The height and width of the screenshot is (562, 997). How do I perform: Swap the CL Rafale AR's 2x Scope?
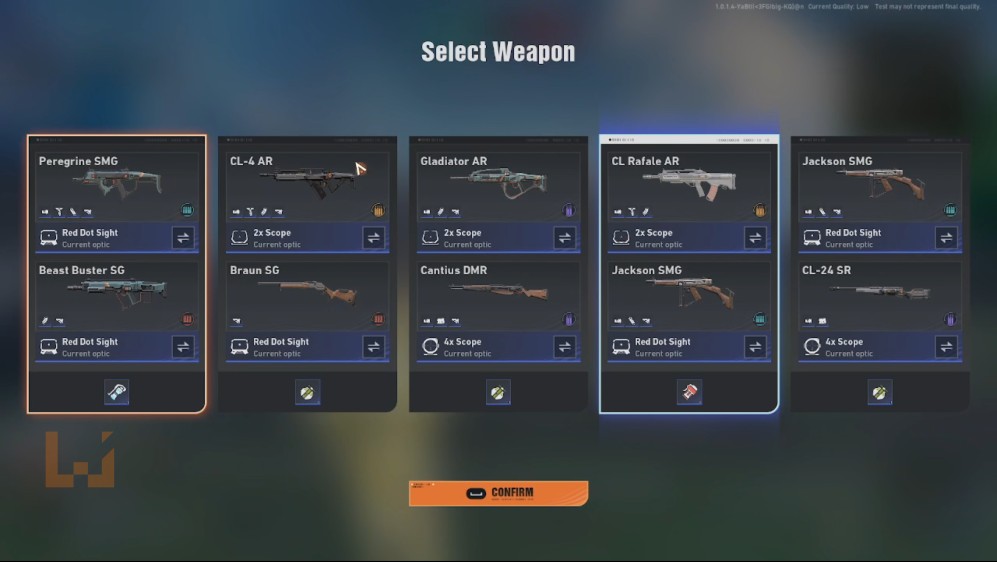point(756,238)
